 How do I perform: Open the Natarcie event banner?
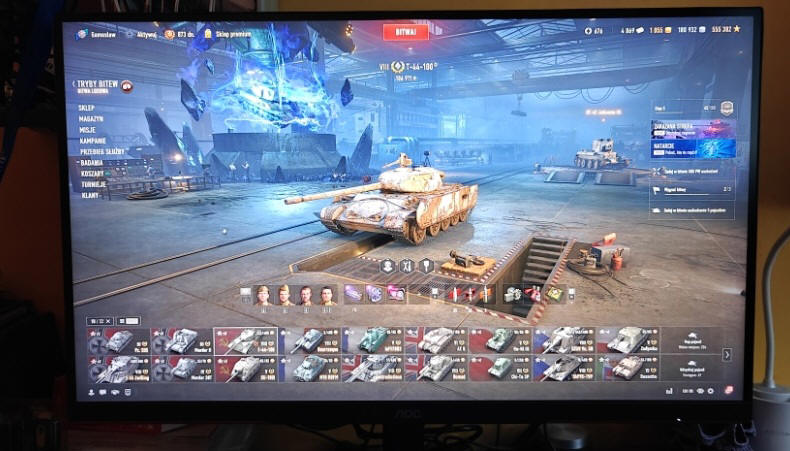(x=692, y=149)
